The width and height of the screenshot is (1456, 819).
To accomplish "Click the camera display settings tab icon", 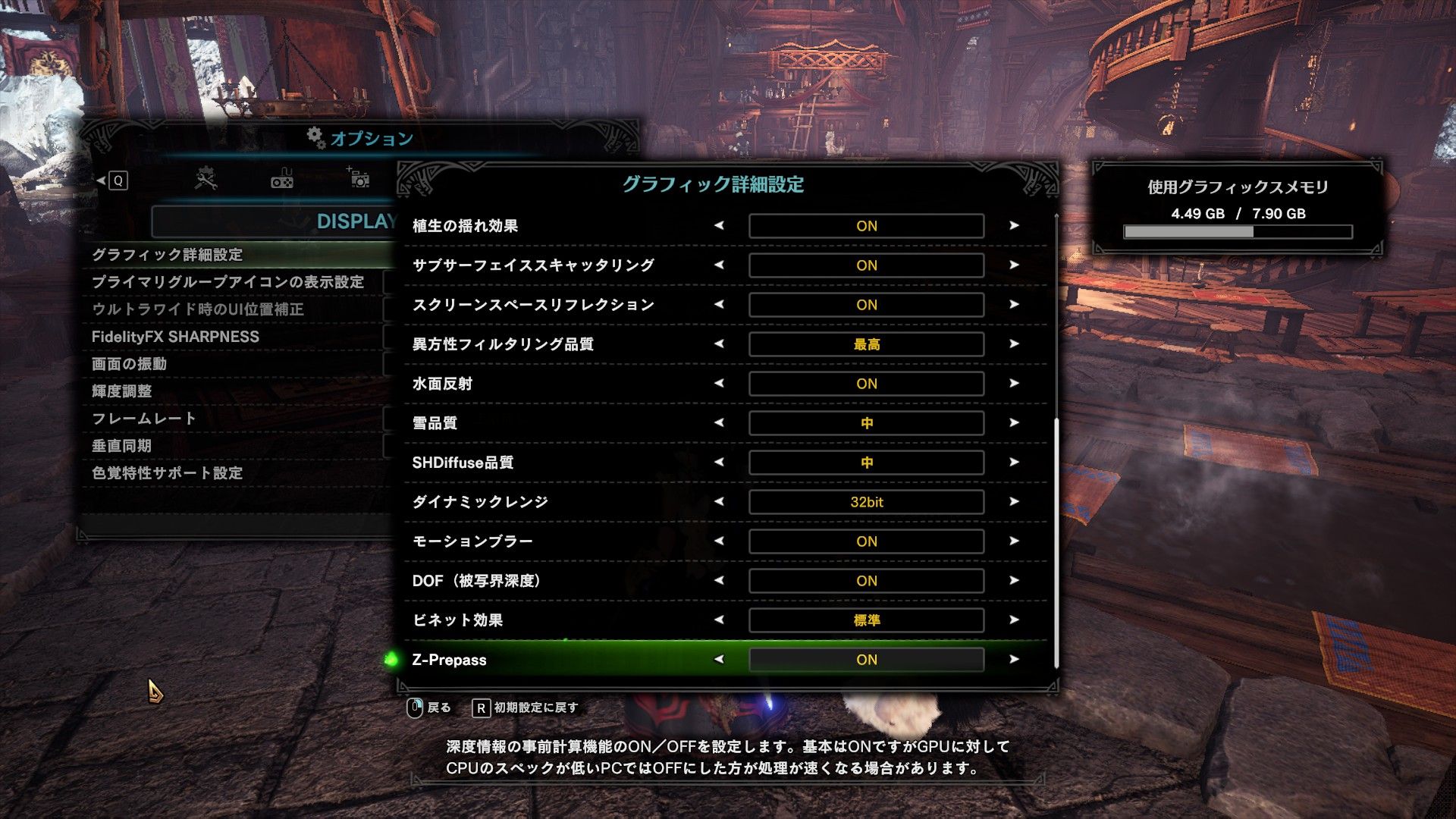I will click(x=359, y=178).
